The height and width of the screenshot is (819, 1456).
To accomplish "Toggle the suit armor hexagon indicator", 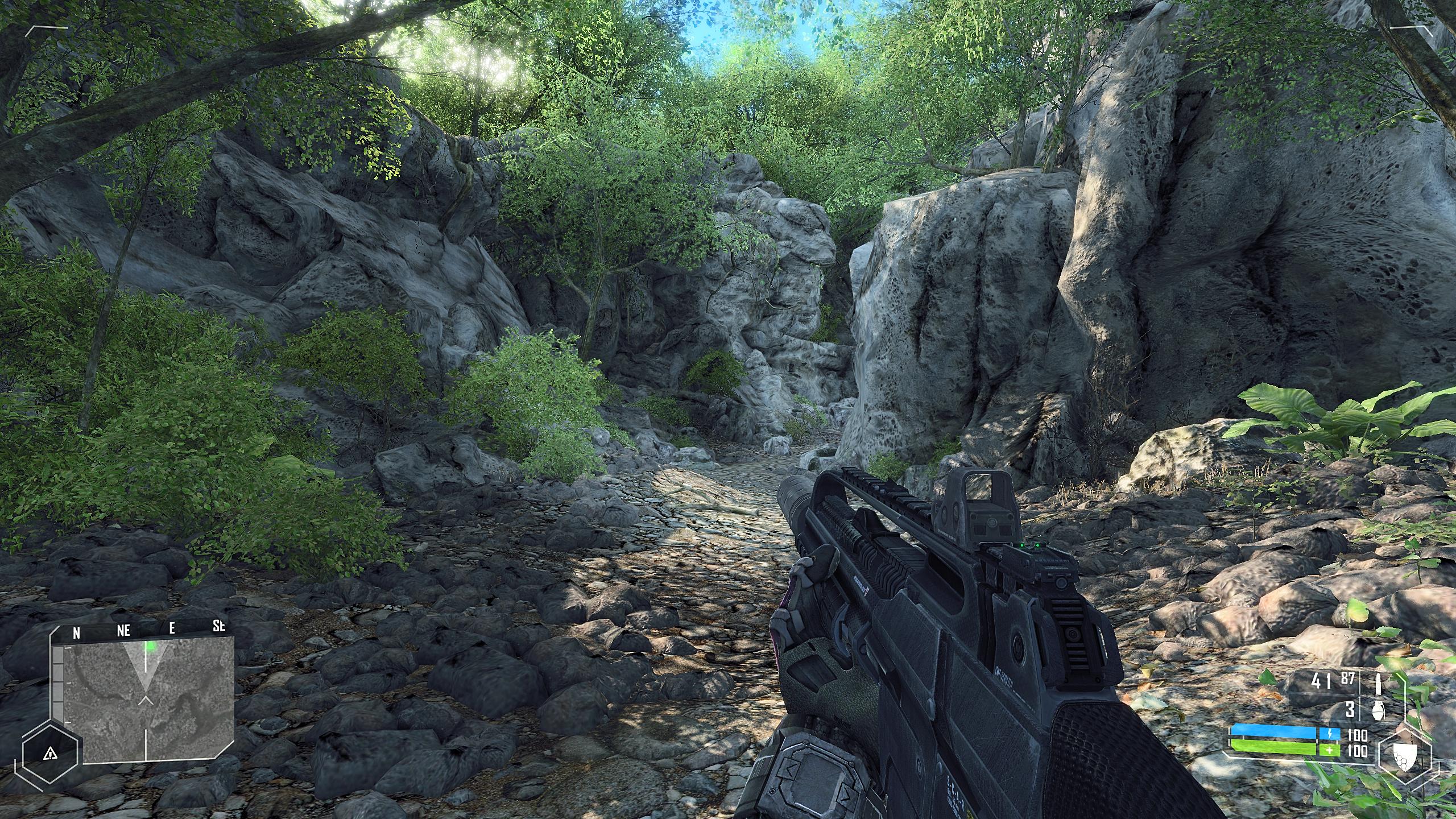I will pyautogui.click(x=1405, y=756).
